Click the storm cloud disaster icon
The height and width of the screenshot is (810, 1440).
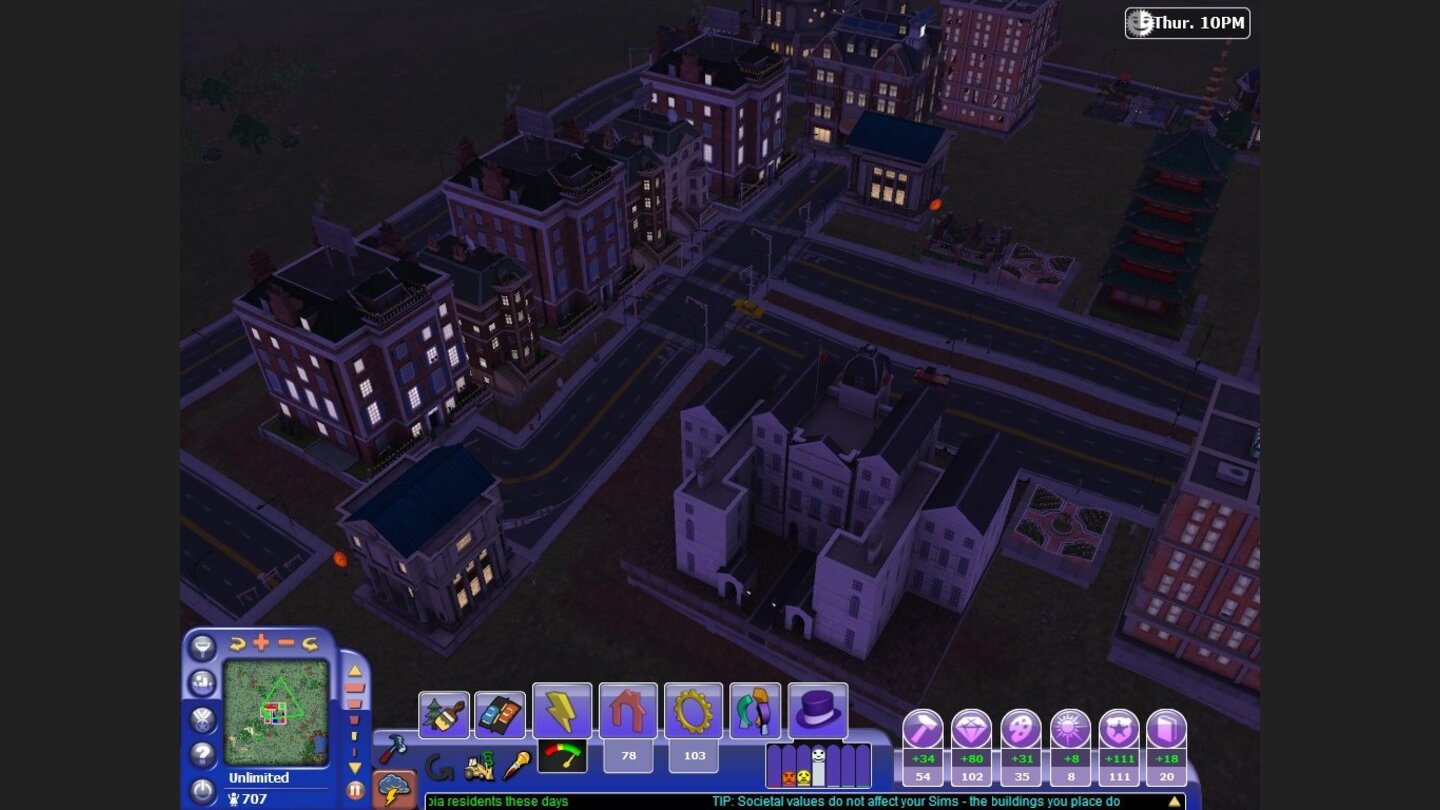[x=392, y=786]
